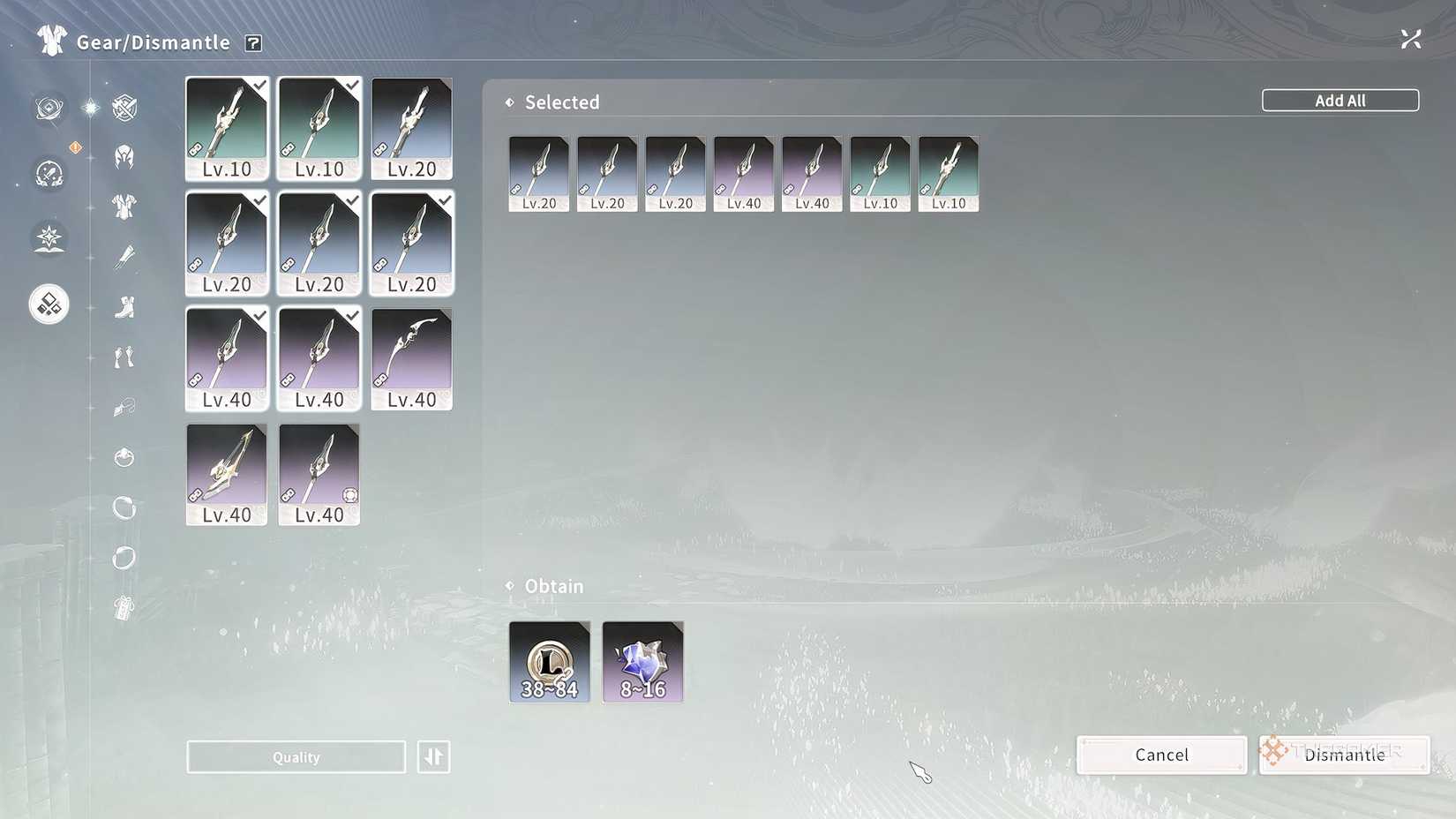Select the chest armor category

point(124,205)
